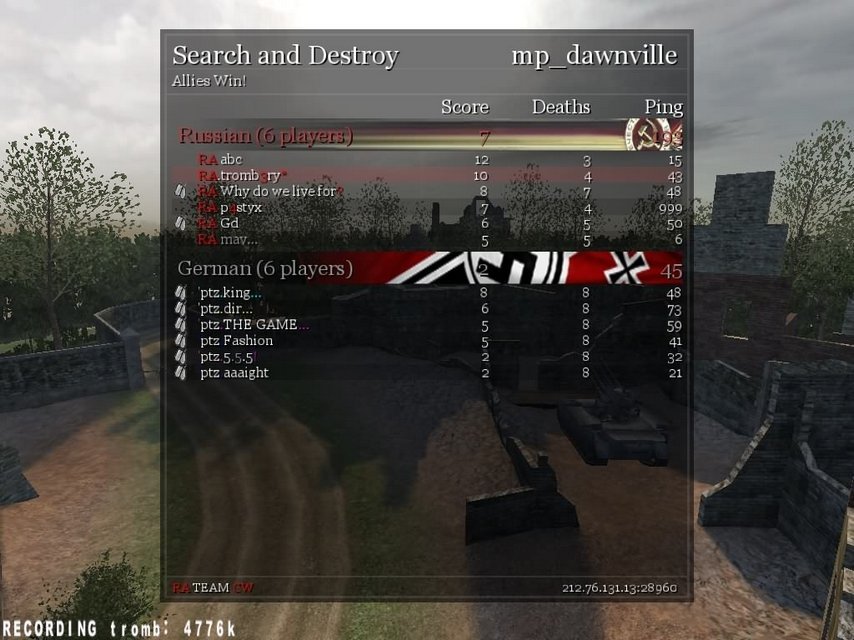Select the ptz.king player row
Viewport: 854px width, 640px height.
230,293
